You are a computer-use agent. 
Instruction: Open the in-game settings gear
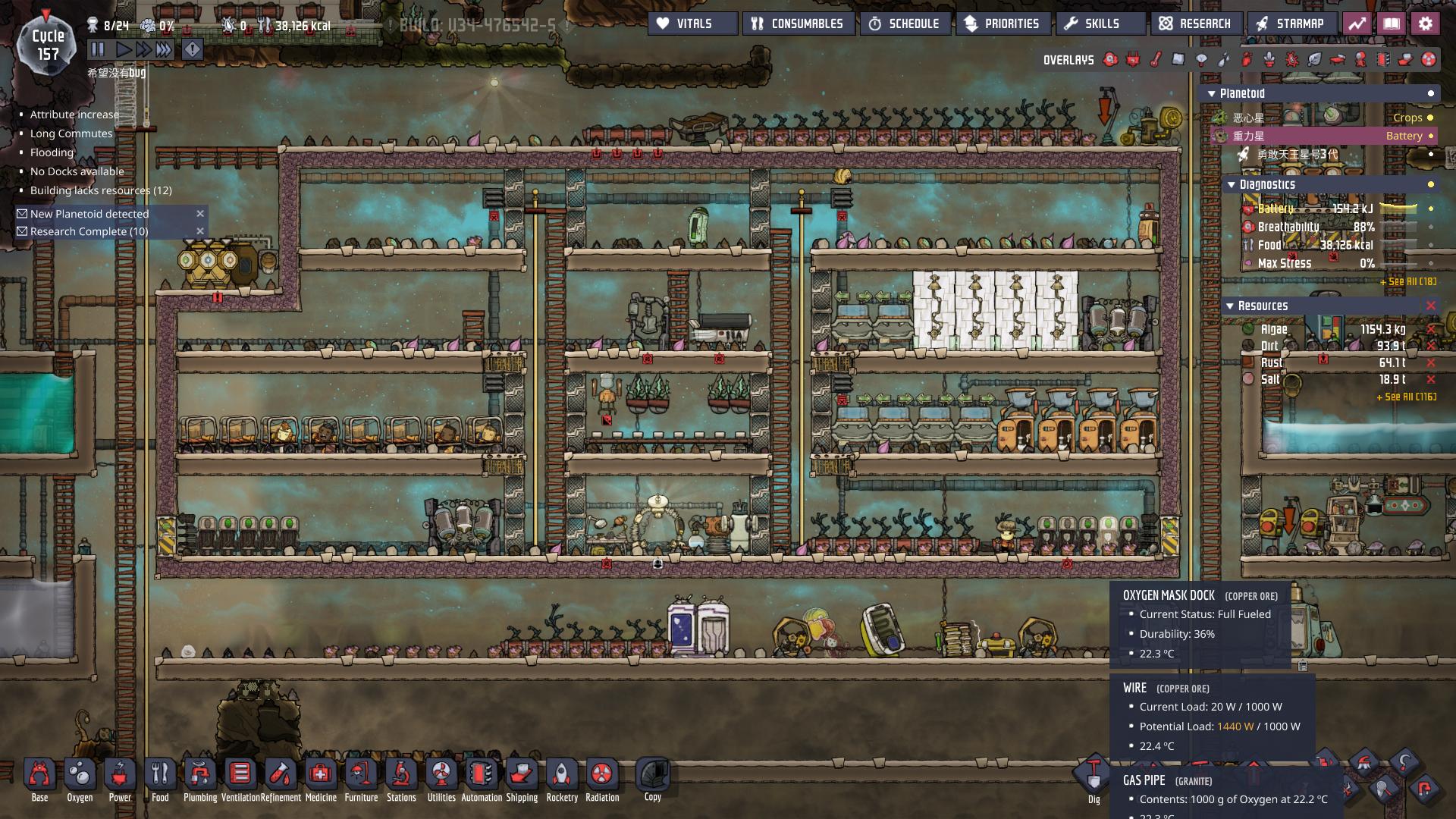pyautogui.click(x=1426, y=24)
